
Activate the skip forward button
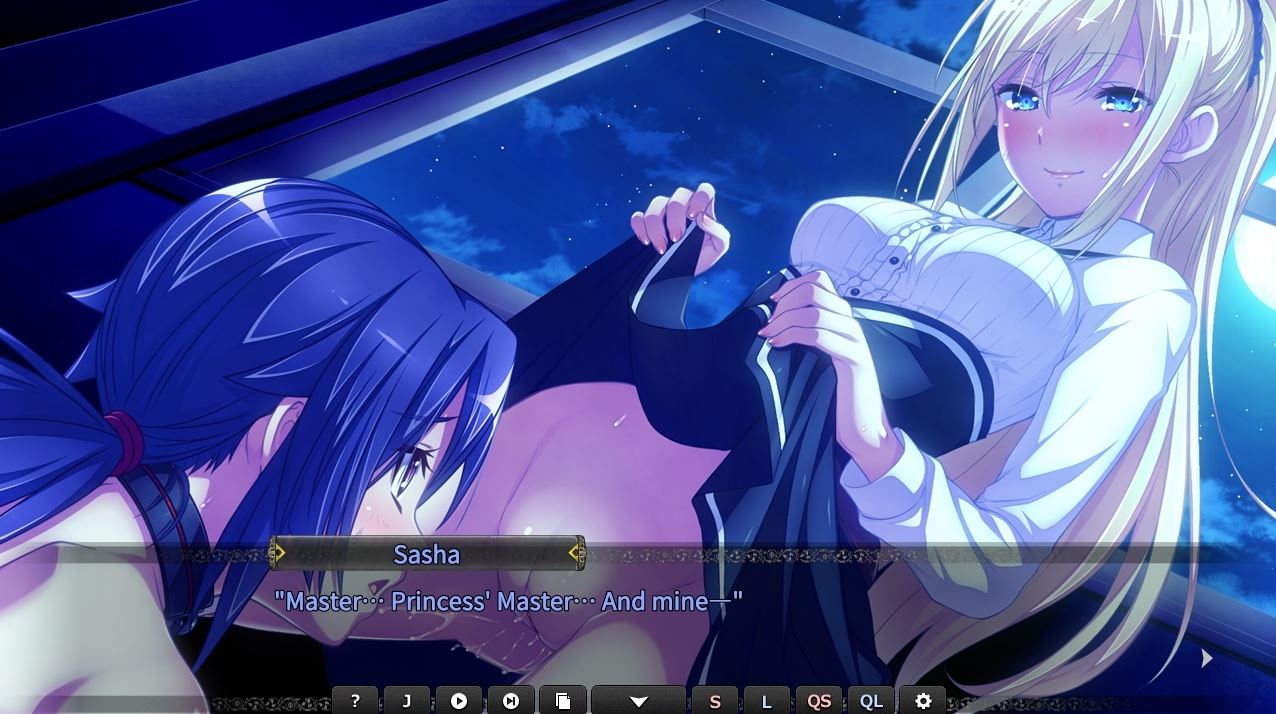[511, 701]
